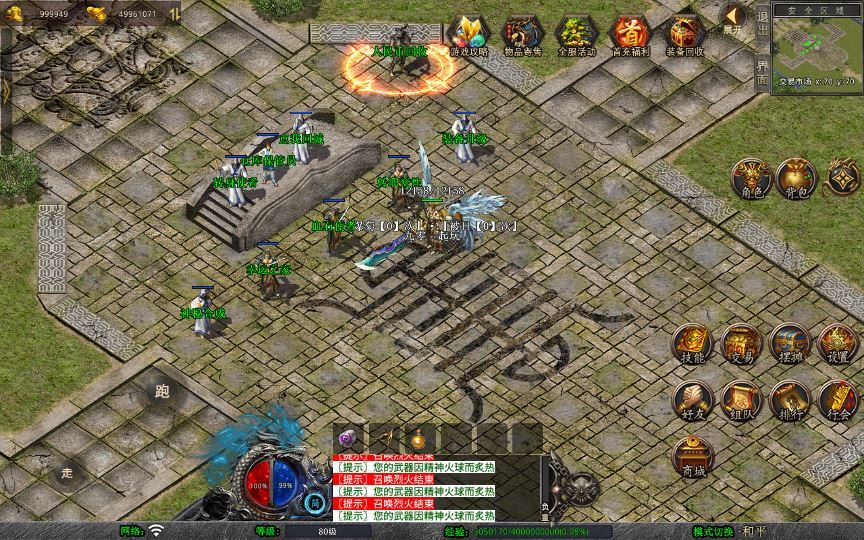Open the 排行 rankings board

pos(789,401)
